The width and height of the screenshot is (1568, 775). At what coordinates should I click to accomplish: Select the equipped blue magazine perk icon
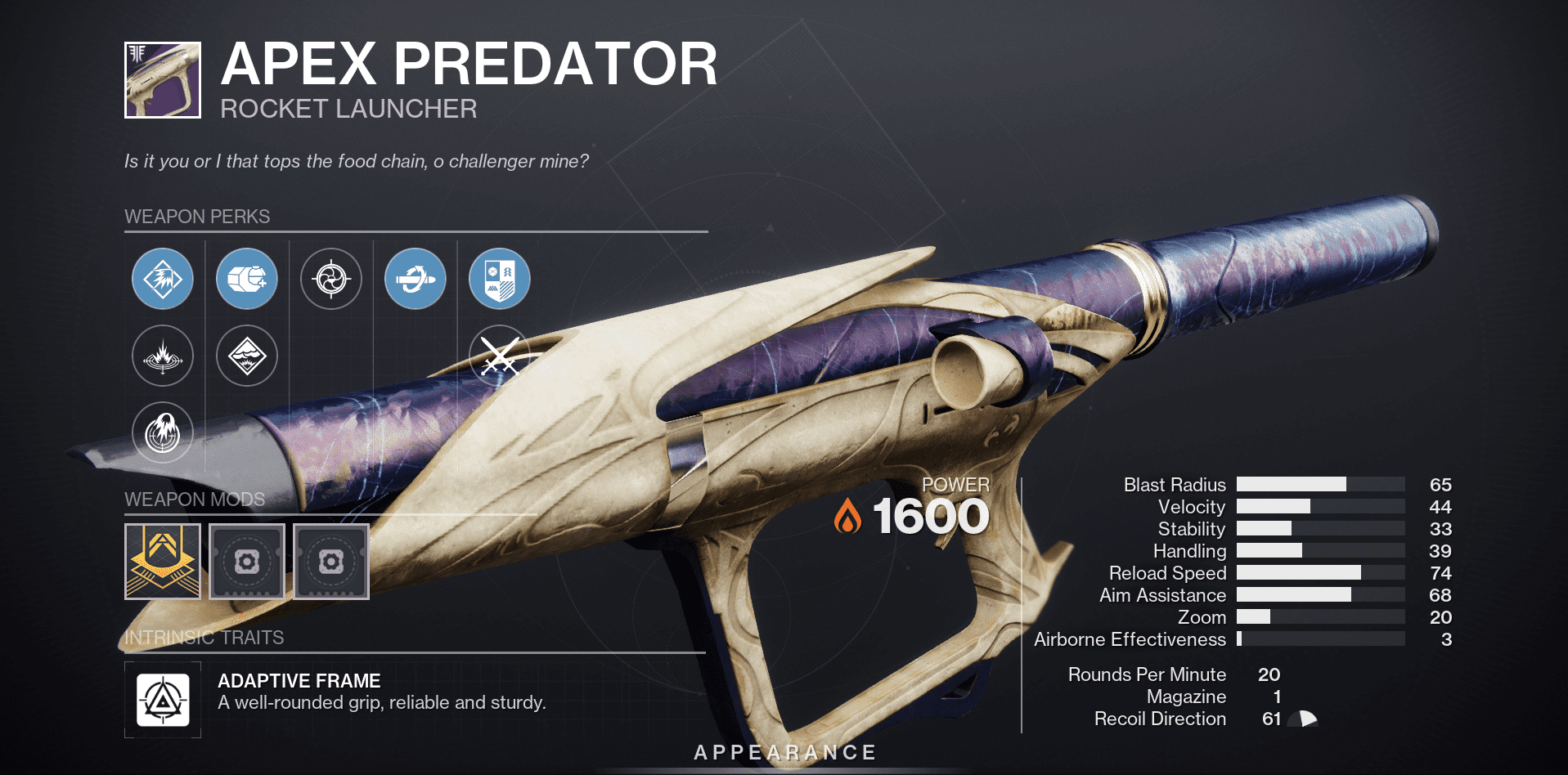tap(246, 278)
